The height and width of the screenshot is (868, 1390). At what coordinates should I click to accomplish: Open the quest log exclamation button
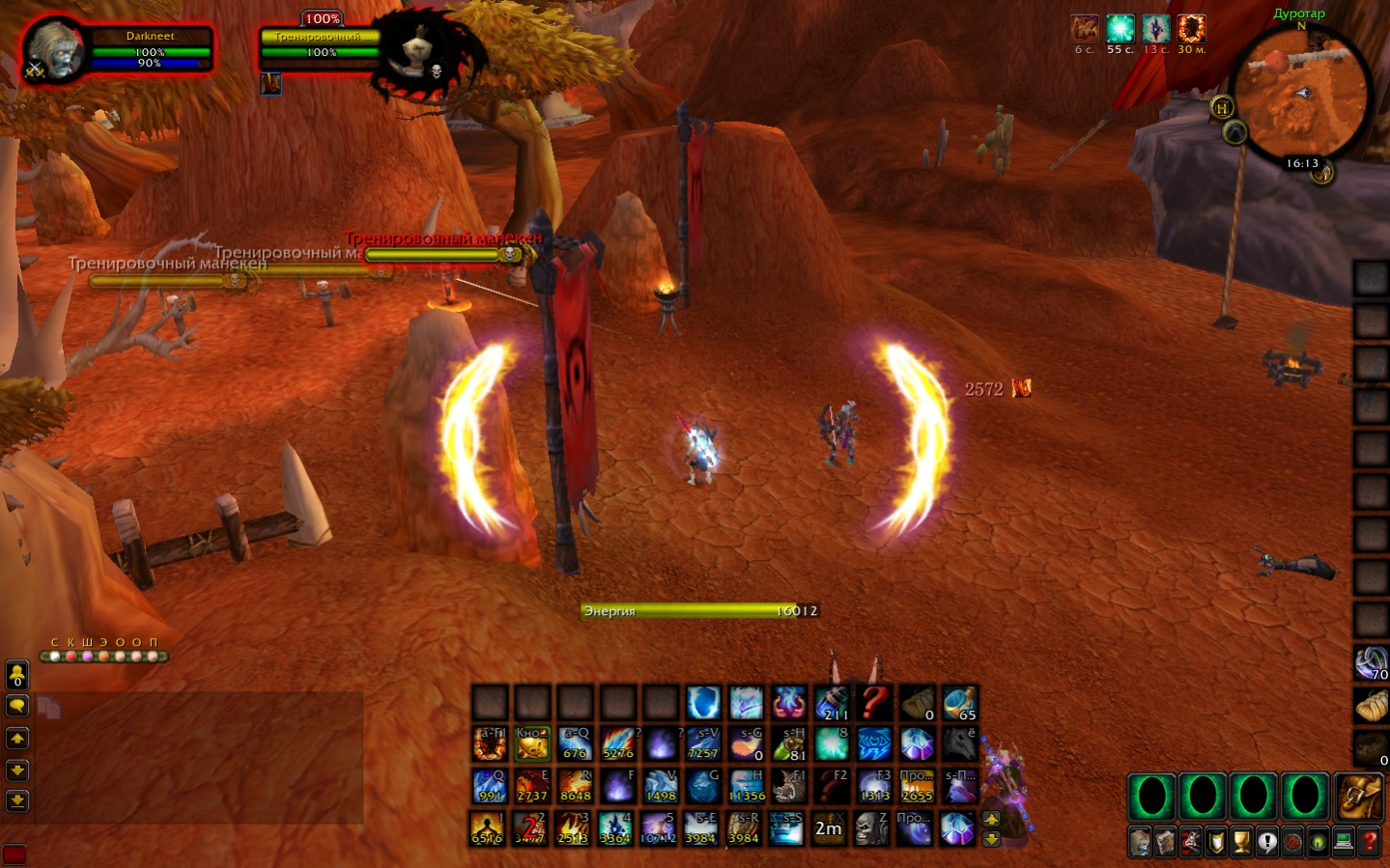1266,843
